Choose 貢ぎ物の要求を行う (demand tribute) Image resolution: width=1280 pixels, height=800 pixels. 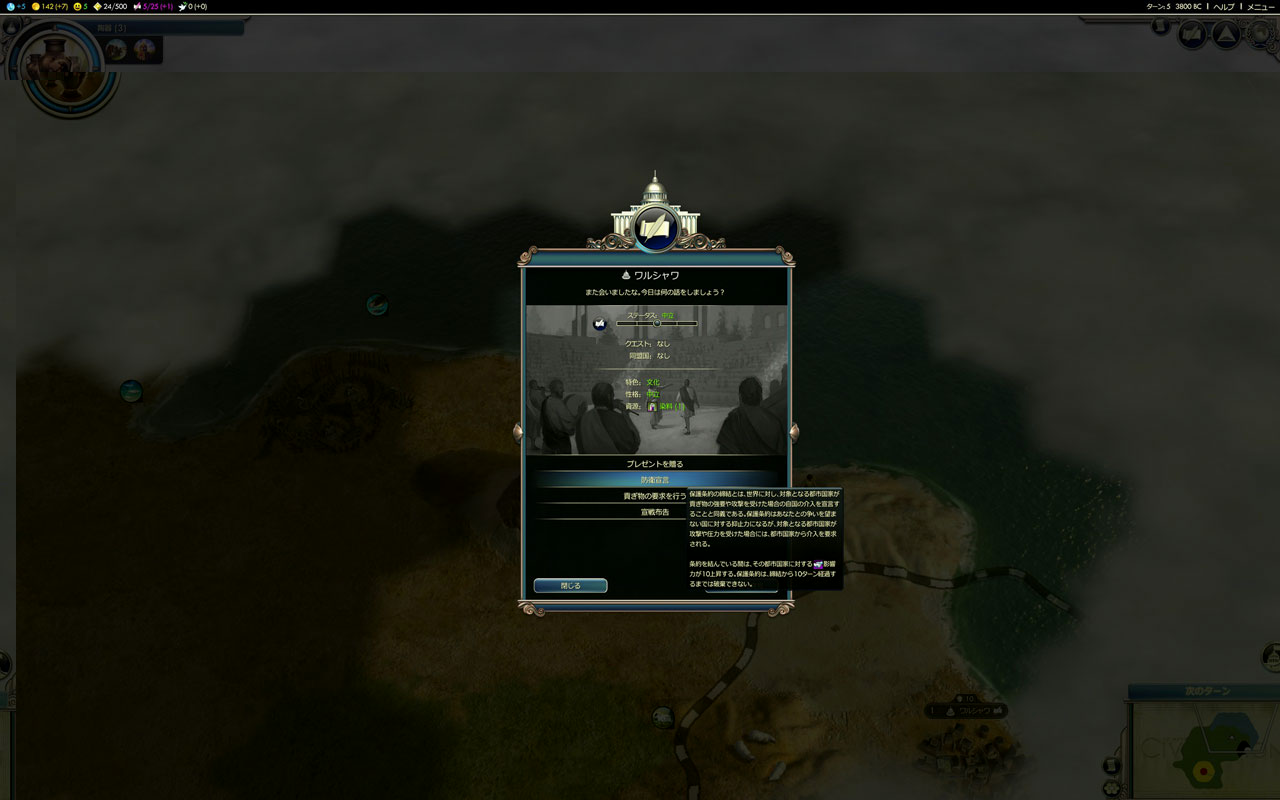point(654,496)
